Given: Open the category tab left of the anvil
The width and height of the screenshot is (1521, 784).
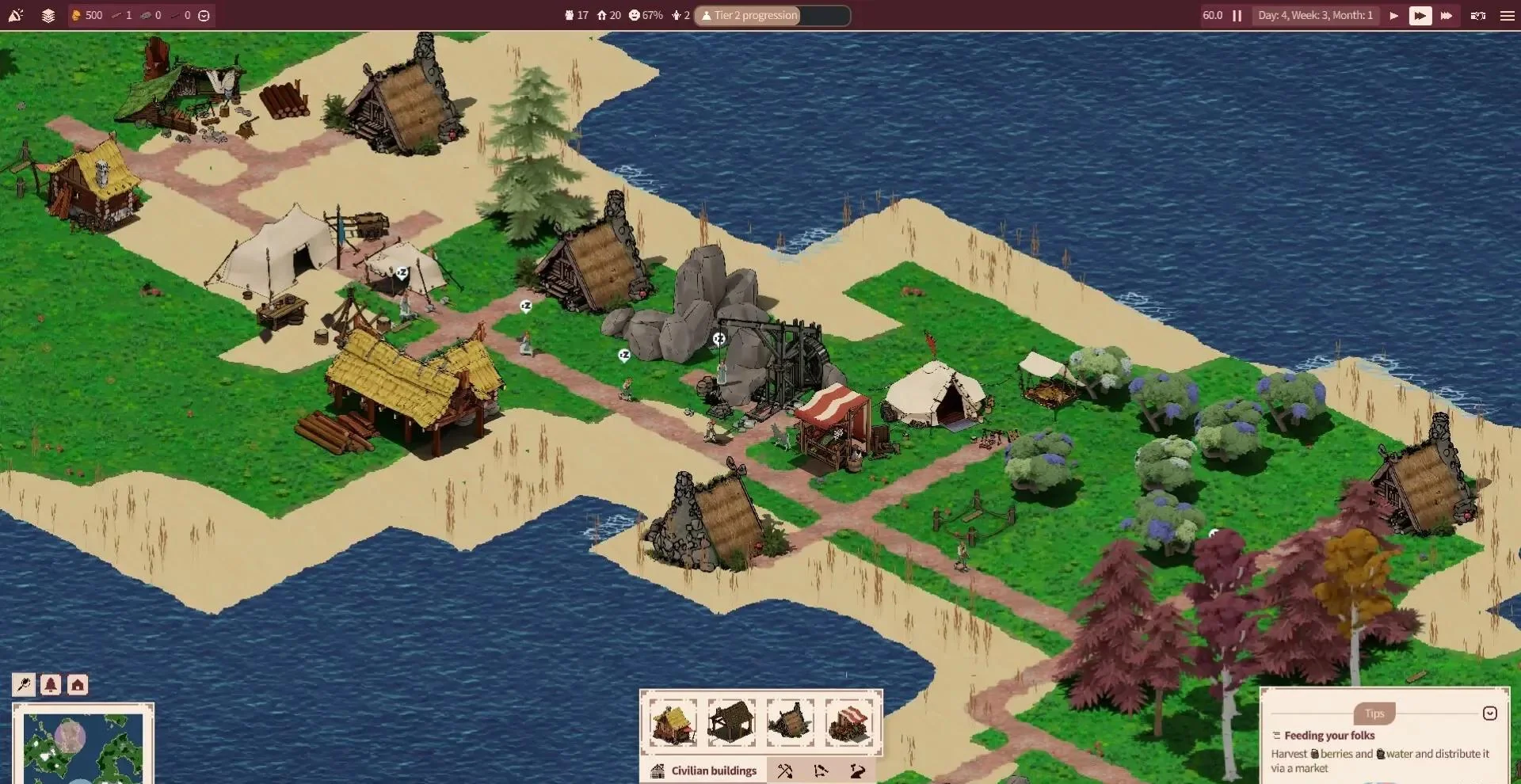Looking at the screenshot, I should pyautogui.click(x=821, y=771).
